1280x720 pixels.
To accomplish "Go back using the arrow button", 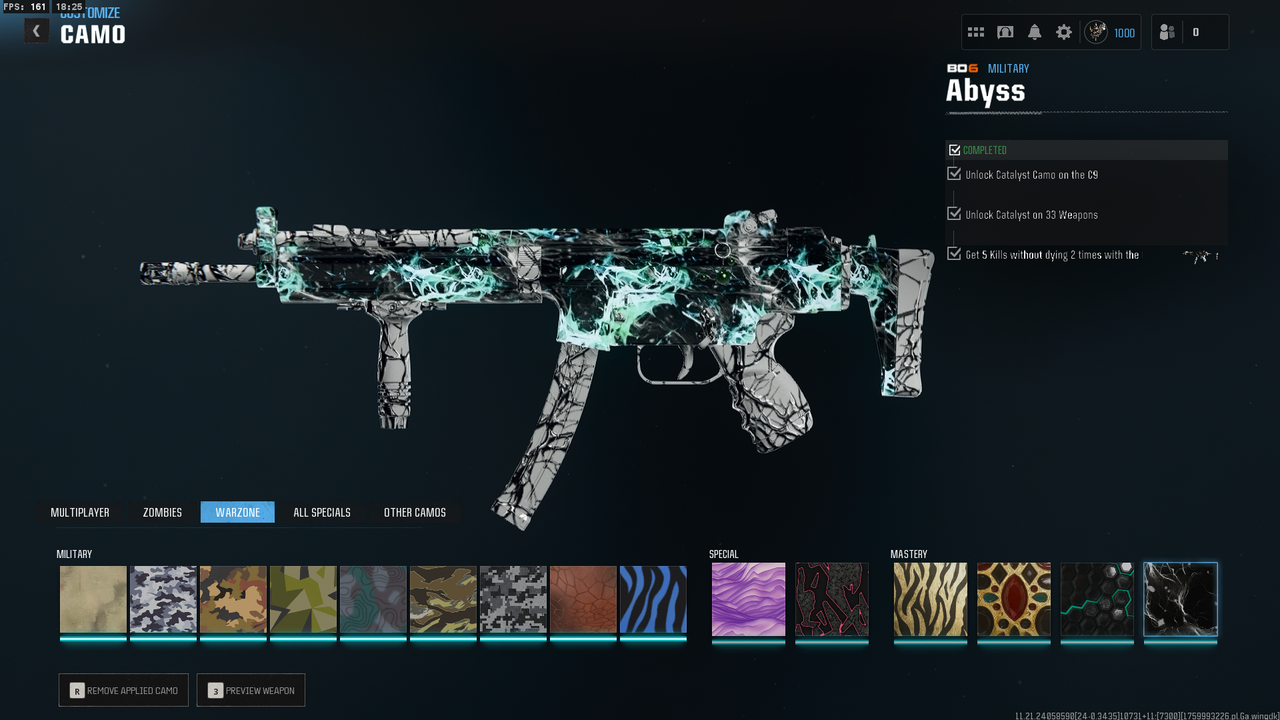I will [37, 31].
